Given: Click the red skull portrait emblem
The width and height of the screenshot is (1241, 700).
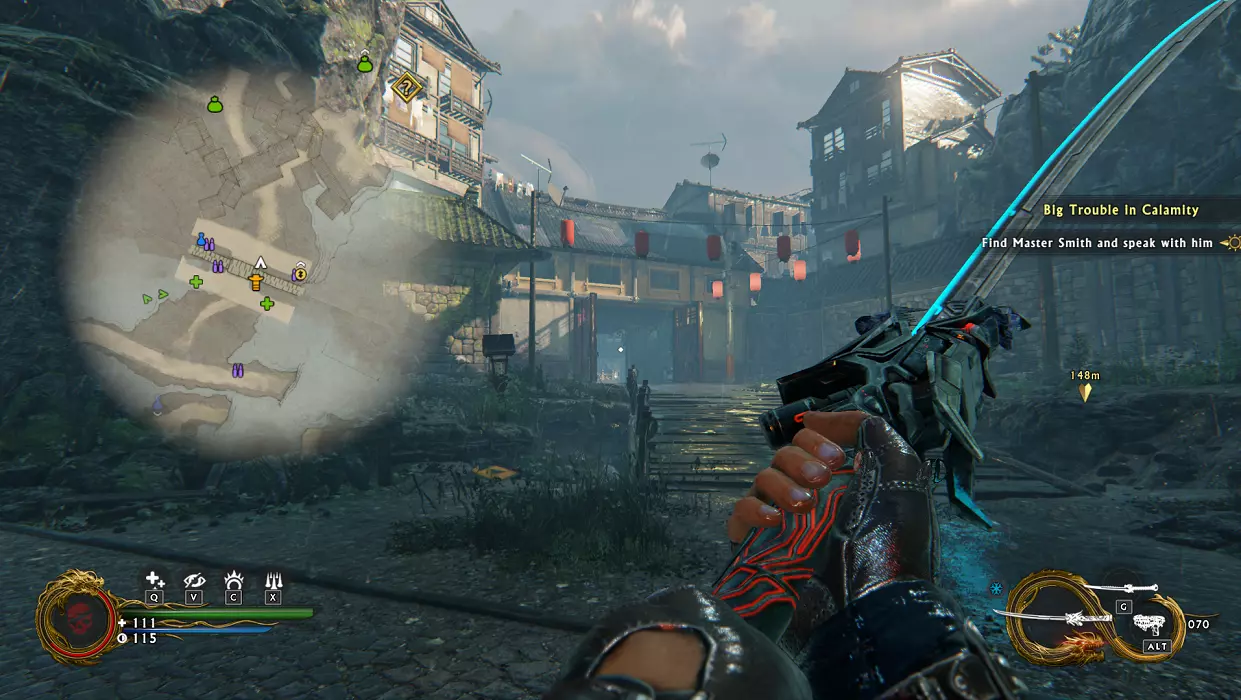Looking at the screenshot, I should [76, 617].
